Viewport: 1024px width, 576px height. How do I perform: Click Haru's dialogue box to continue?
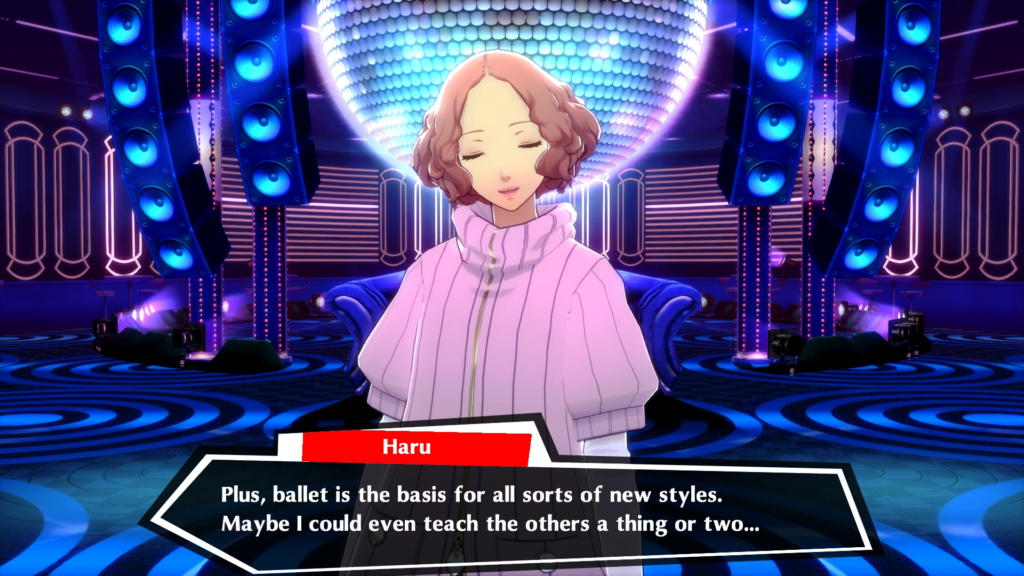click(512, 509)
